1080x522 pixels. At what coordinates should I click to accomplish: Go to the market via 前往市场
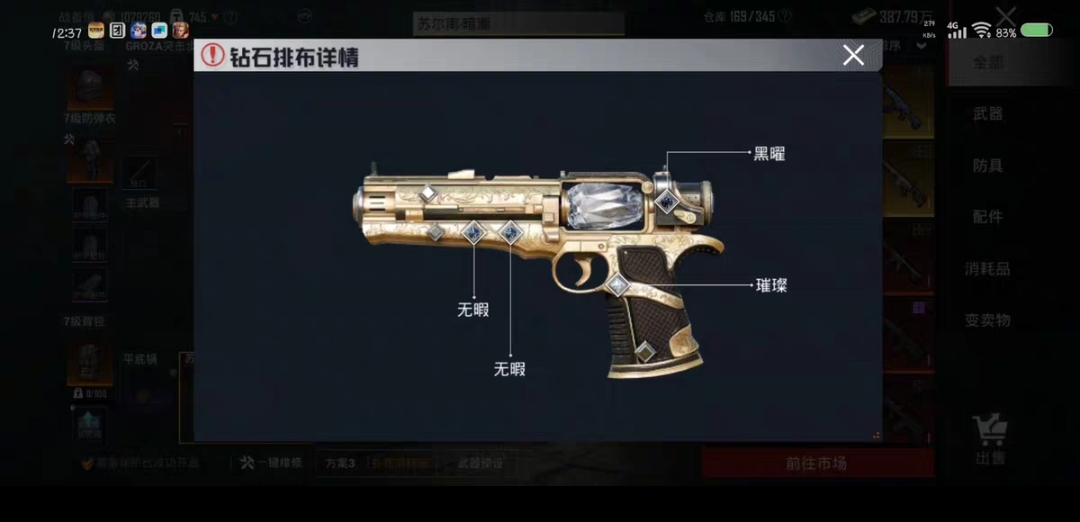(x=816, y=463)
